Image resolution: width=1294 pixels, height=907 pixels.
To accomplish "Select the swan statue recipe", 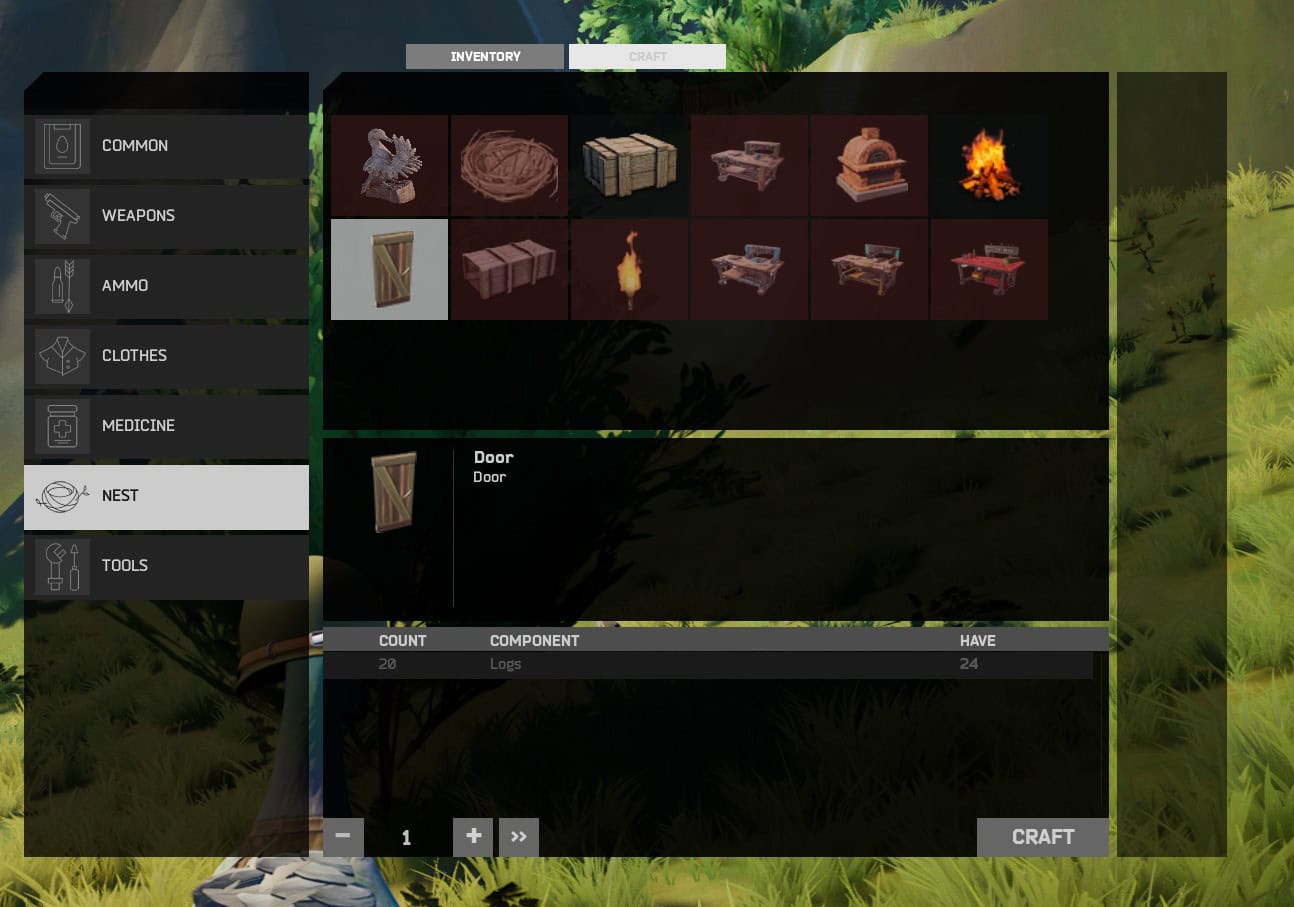I will pyautogui.click(x=389, y=165).
